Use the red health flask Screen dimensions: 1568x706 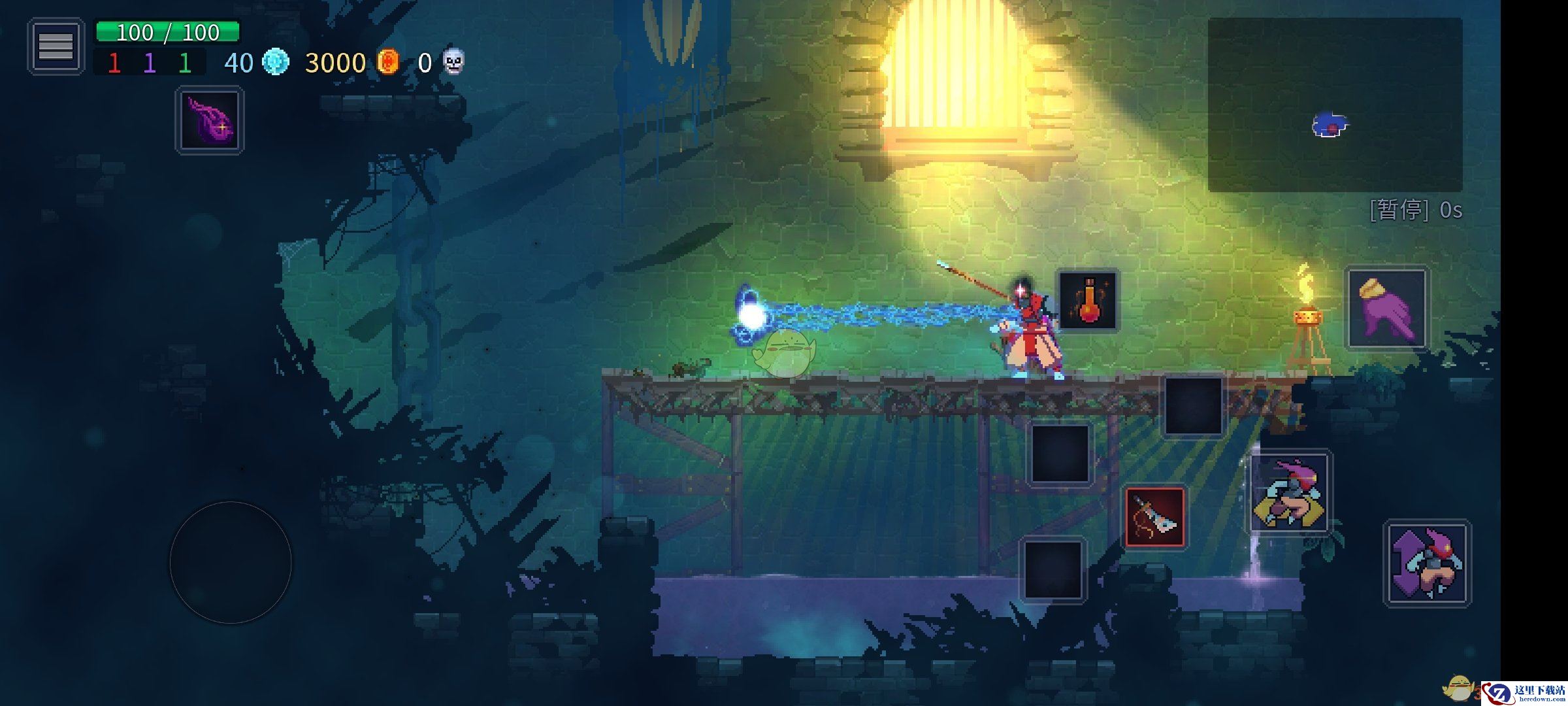tap(1088, 301)
